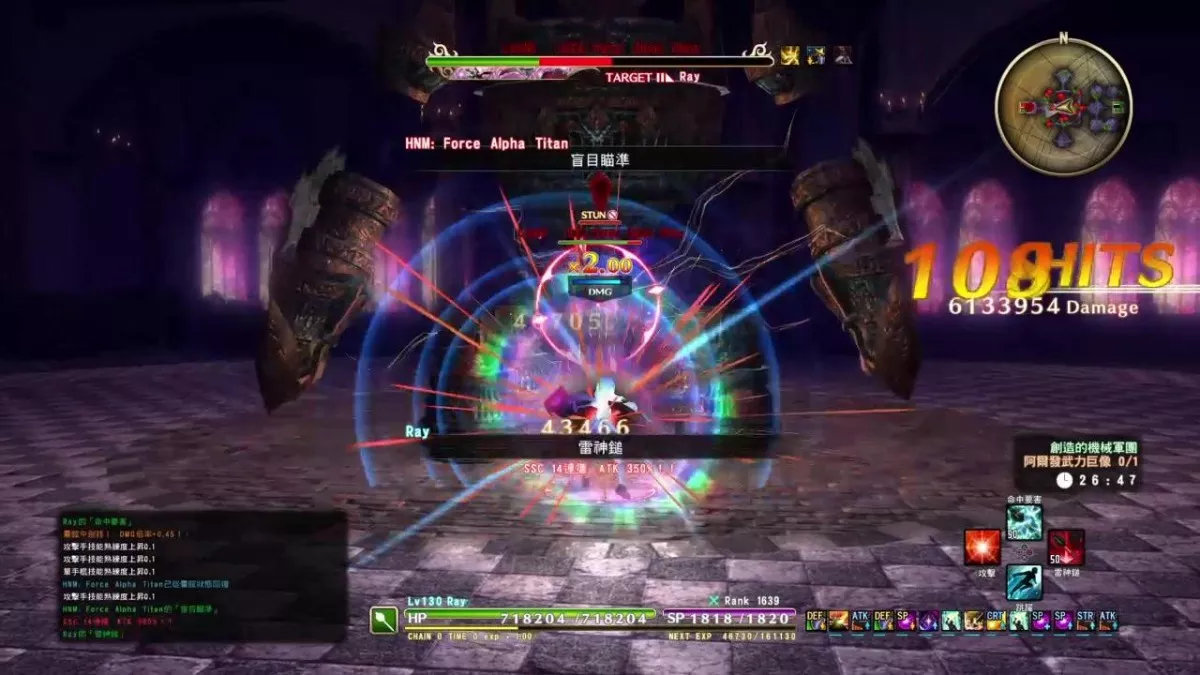Image resolution: width=1200 pixels, height=675 pixels.
Task: Select the 跳躍 jump skill icon
Action: 1024,582
